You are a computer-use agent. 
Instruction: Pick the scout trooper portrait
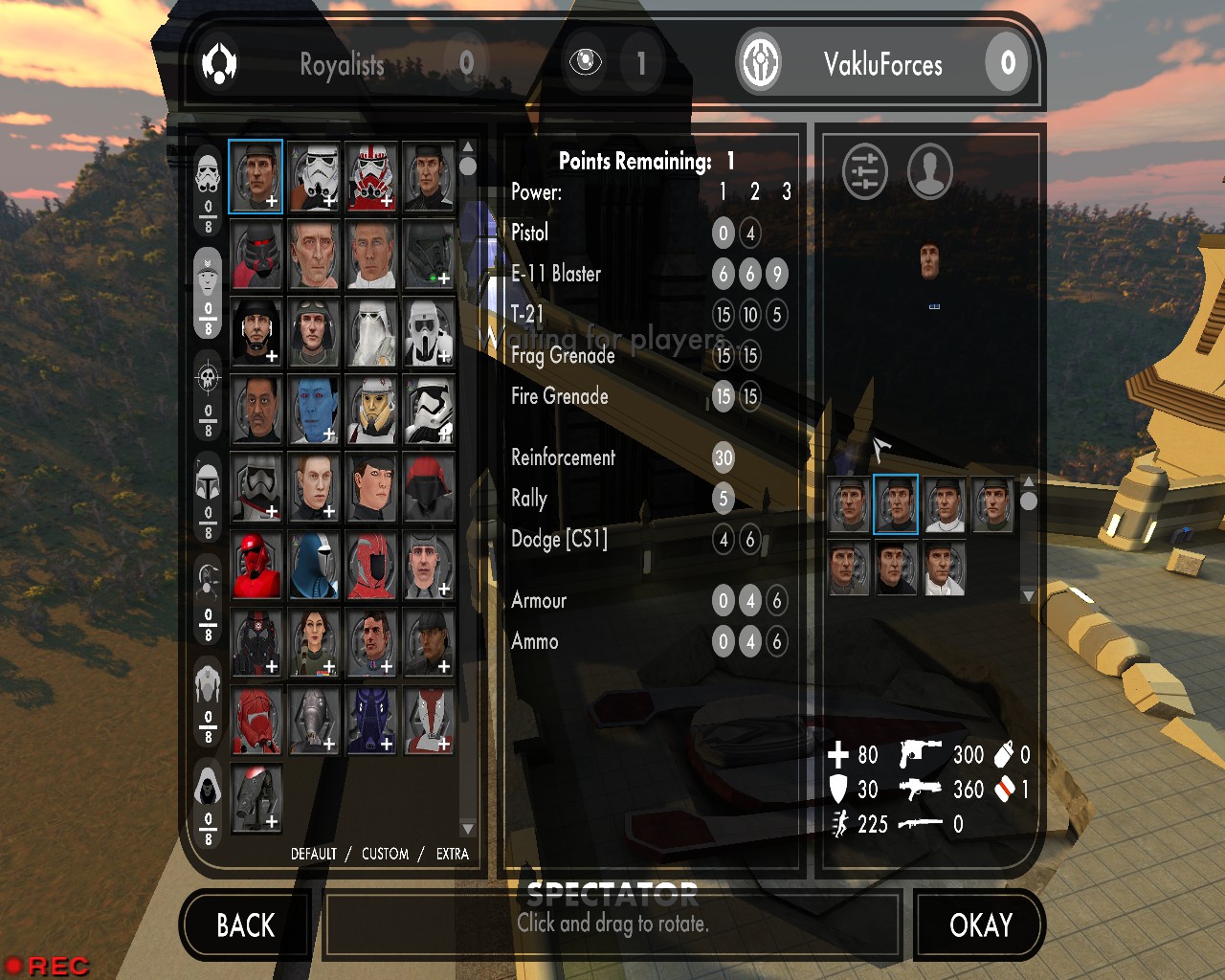[429, 333]
